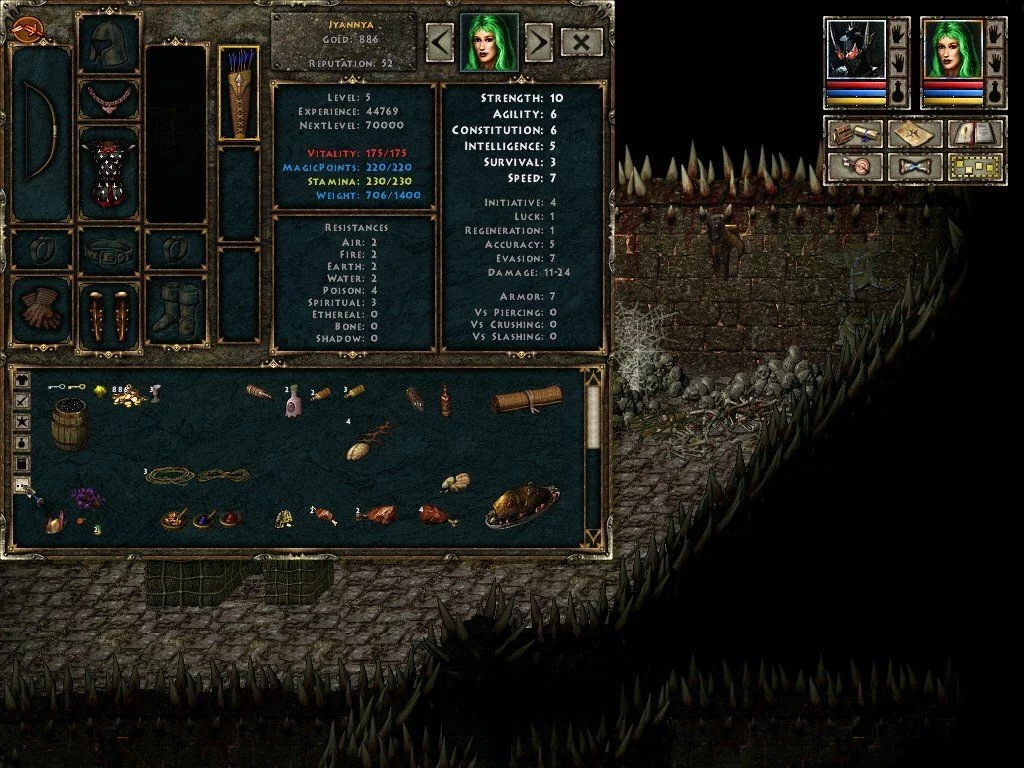The width and height of the screenshot is (1024, 768).
Task: Click the arrow-and-target icon button
Action: pos(855,166)
